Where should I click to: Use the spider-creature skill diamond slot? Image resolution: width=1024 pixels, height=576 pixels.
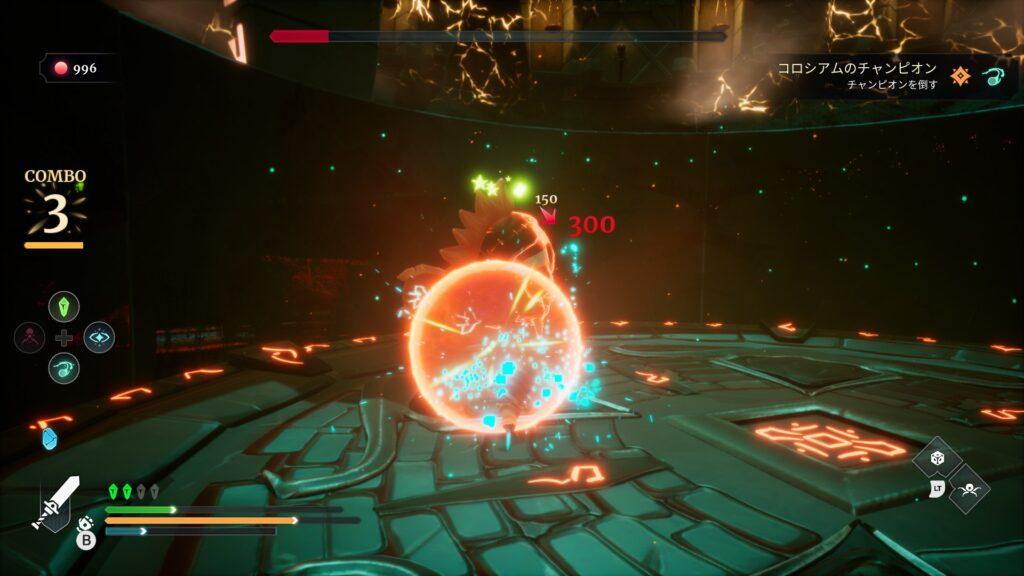tap(968, 489)
